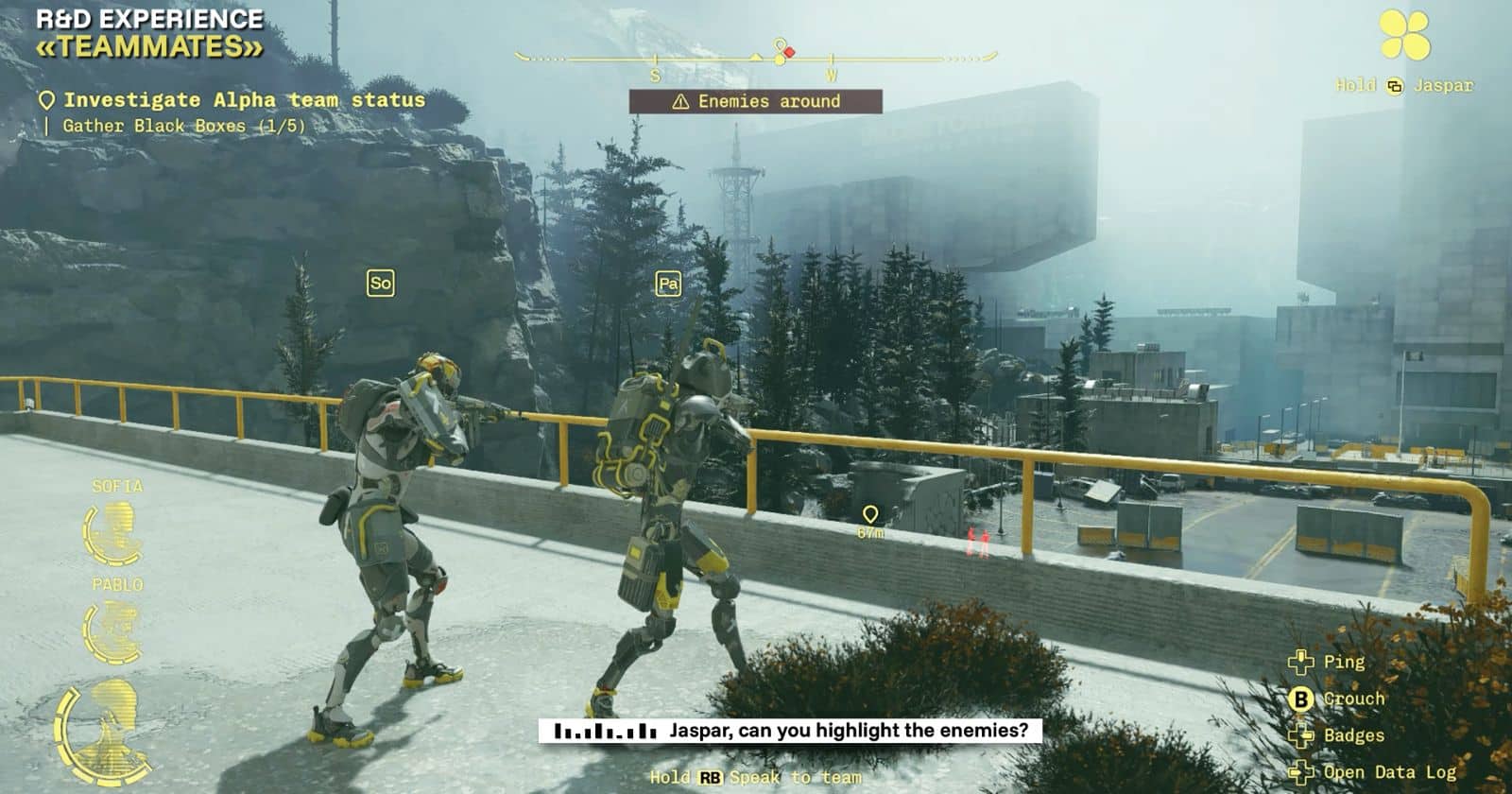This screenshot has width=1512, height=794.
Task: Select the 67m objective waypoint marker
Action: point(869,515)
